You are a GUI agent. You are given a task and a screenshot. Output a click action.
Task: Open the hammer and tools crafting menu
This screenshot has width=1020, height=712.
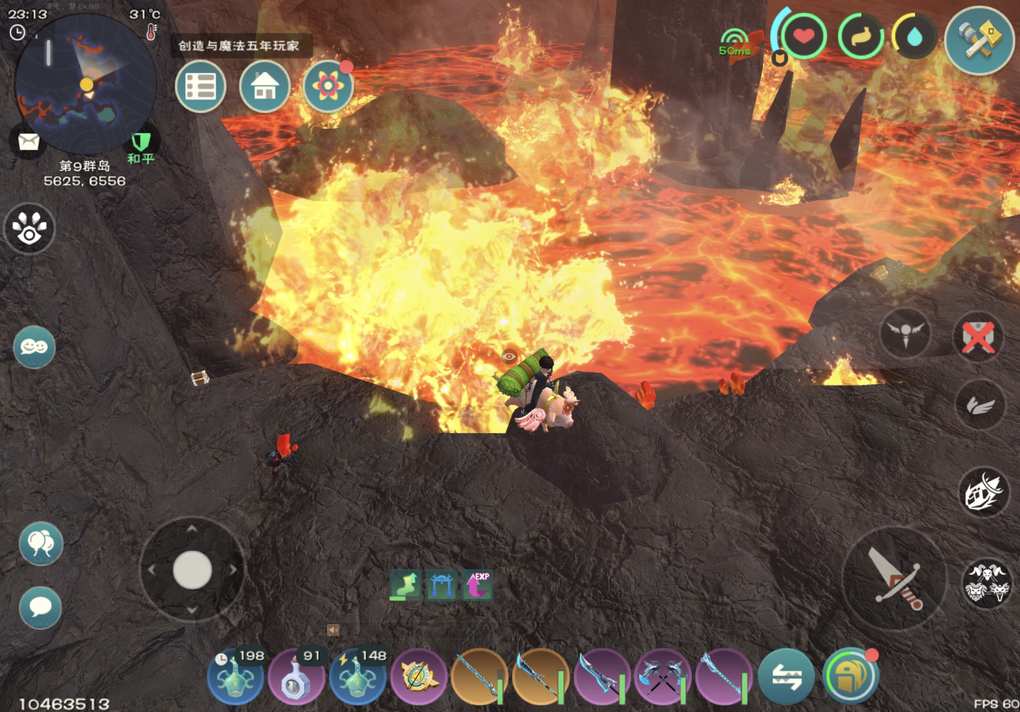tap(979, 40)
